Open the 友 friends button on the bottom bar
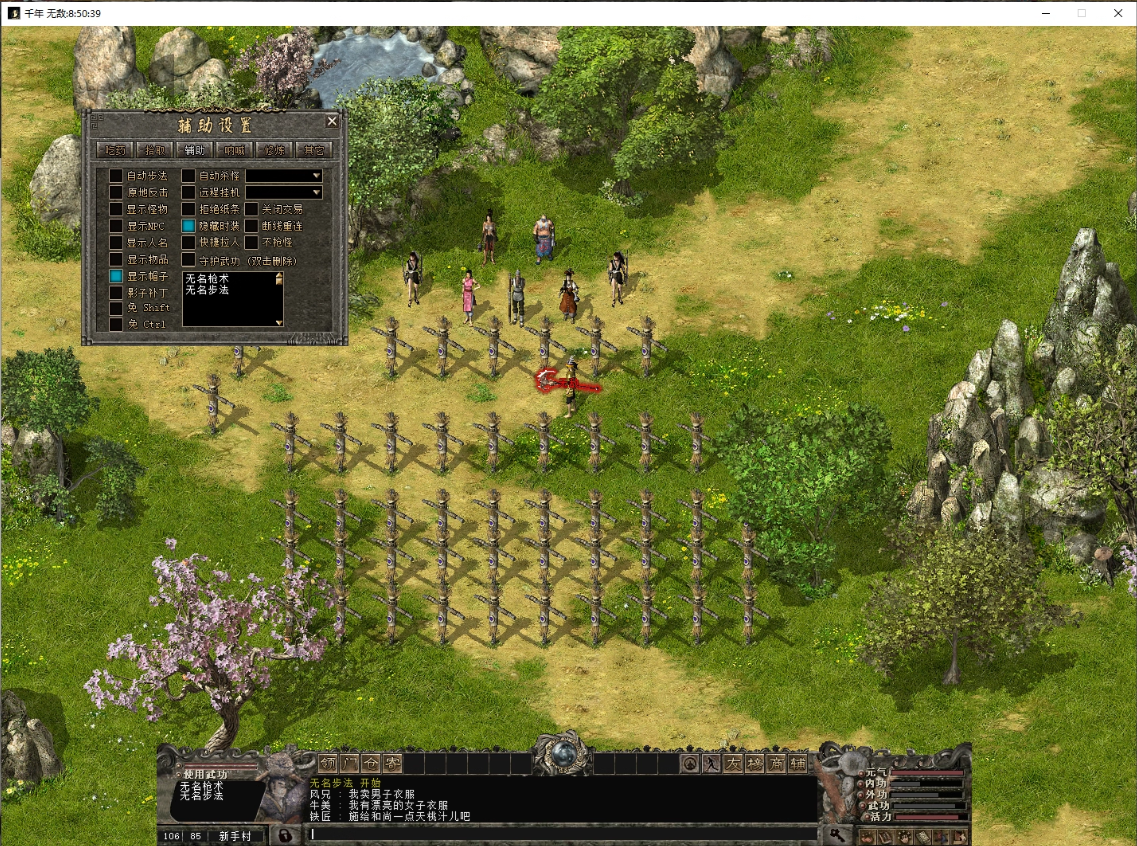 pos(732,763)
